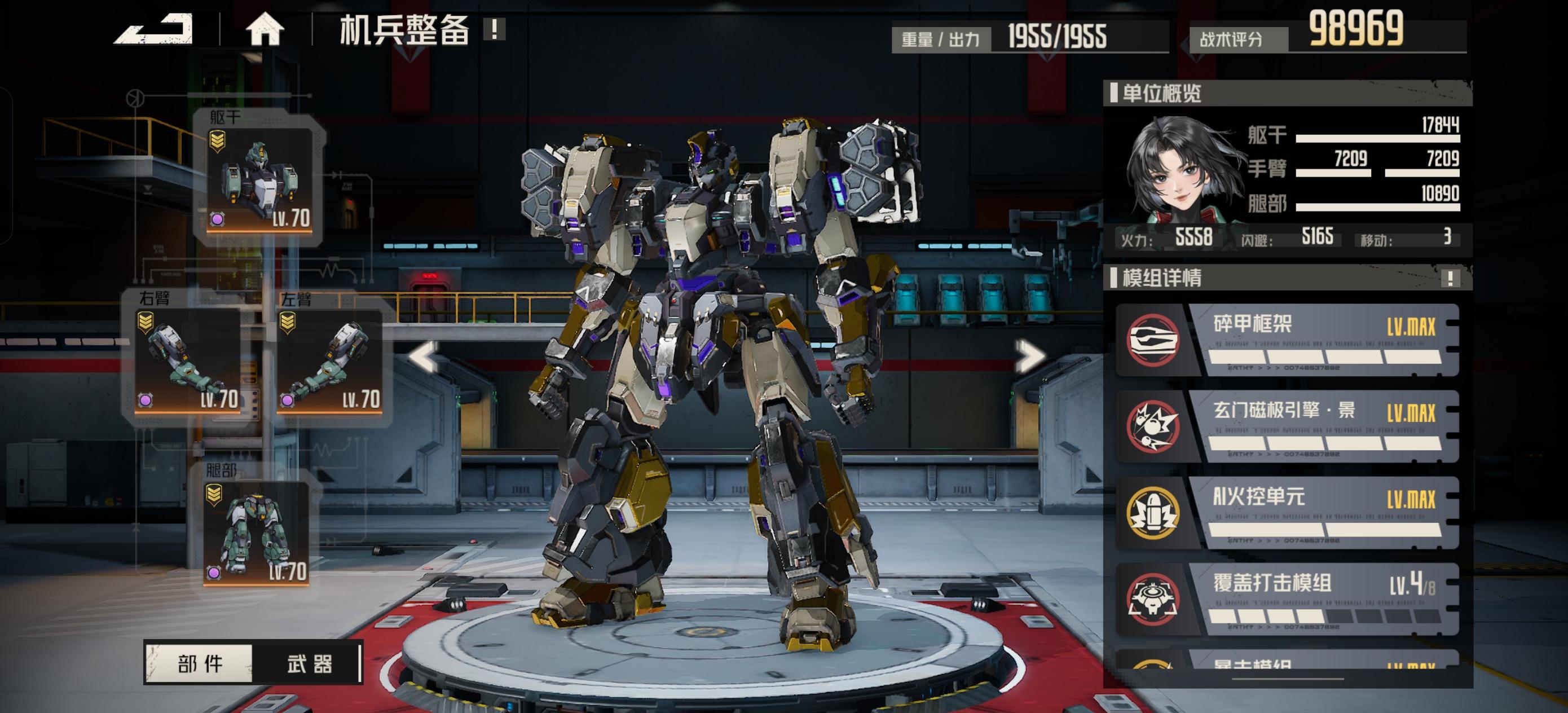Open the 机兵整备 info exclamation mark
Screen dimensions: 1568x713
494,29
